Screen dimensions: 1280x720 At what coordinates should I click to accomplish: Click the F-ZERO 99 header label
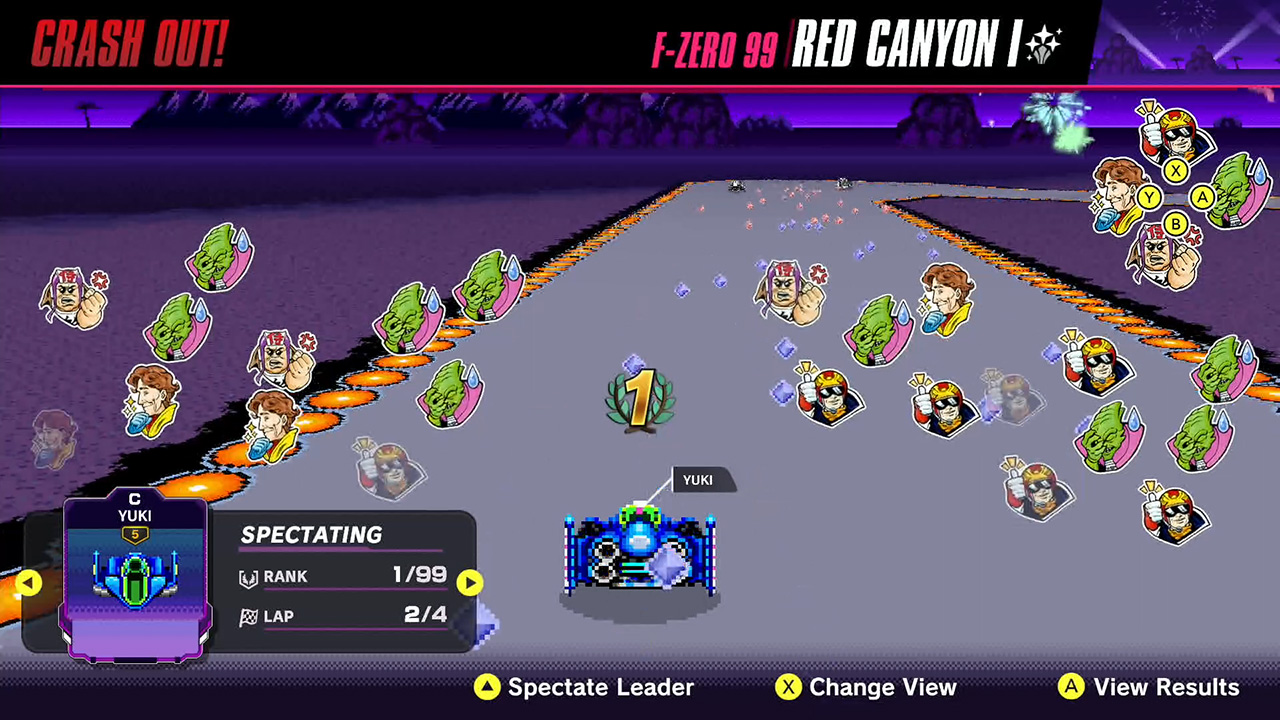[713, 45]
